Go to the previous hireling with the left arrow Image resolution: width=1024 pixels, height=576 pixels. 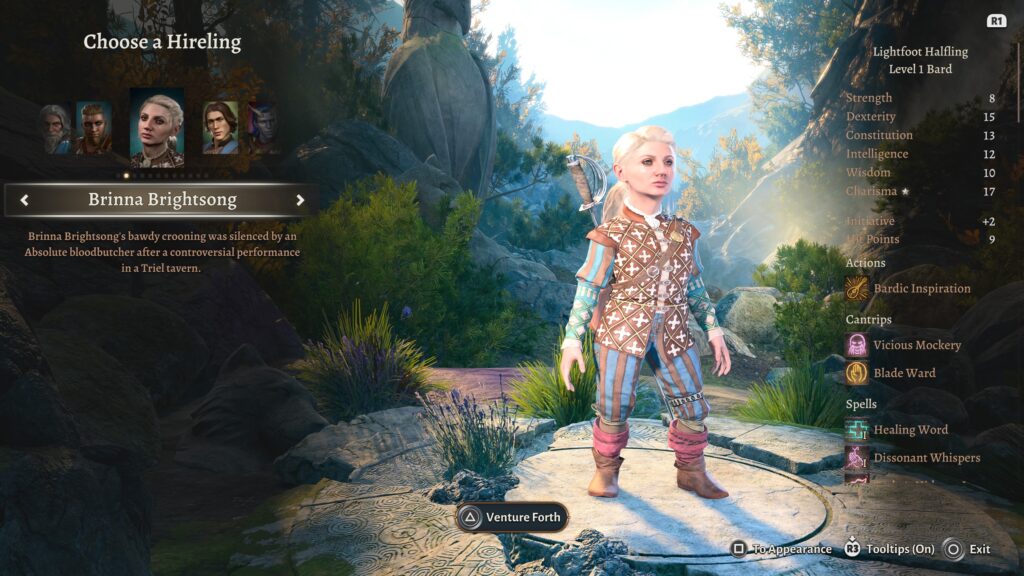pos(24,200)
